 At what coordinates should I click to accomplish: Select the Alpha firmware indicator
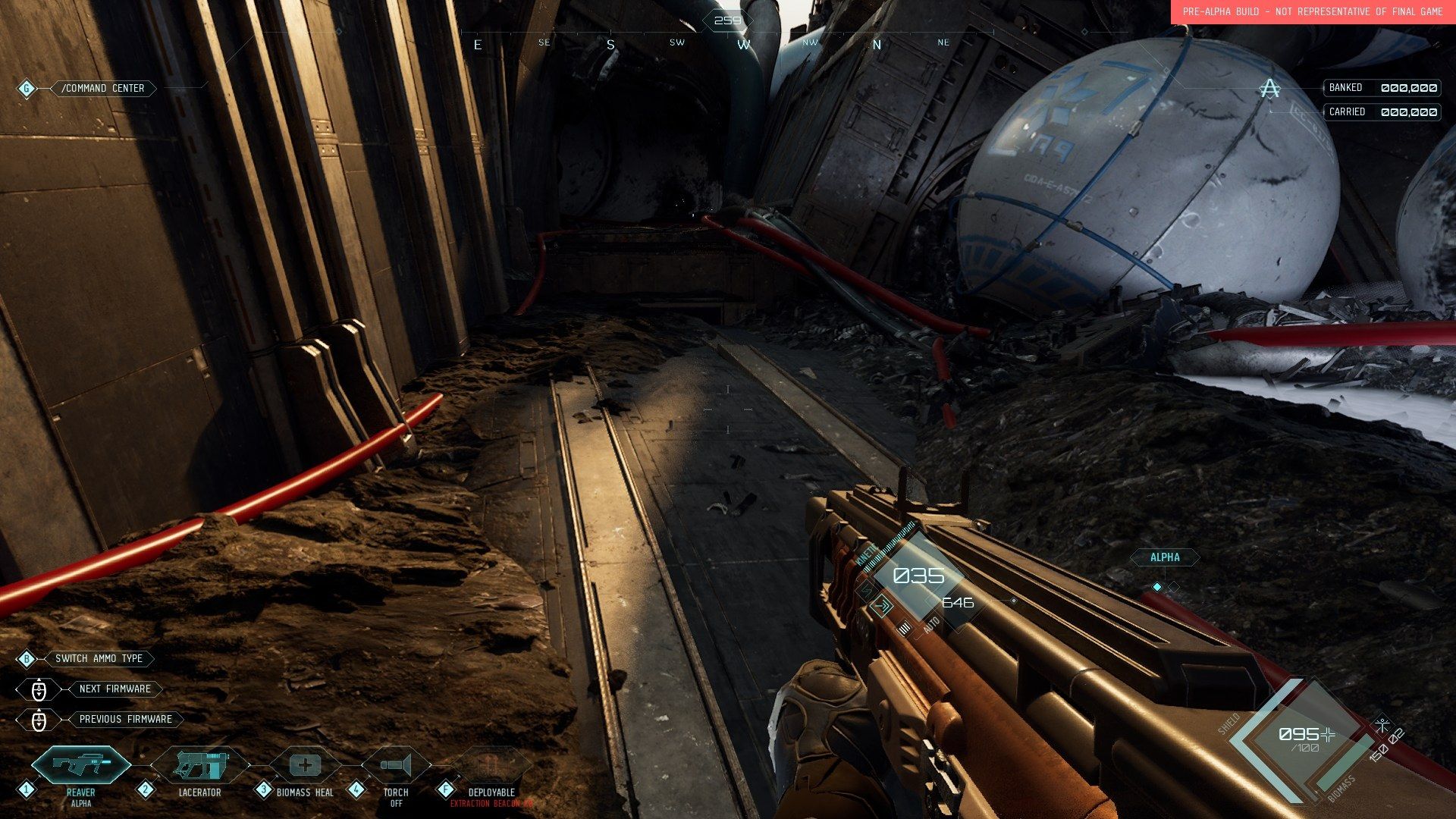[x=1165, y=557]
